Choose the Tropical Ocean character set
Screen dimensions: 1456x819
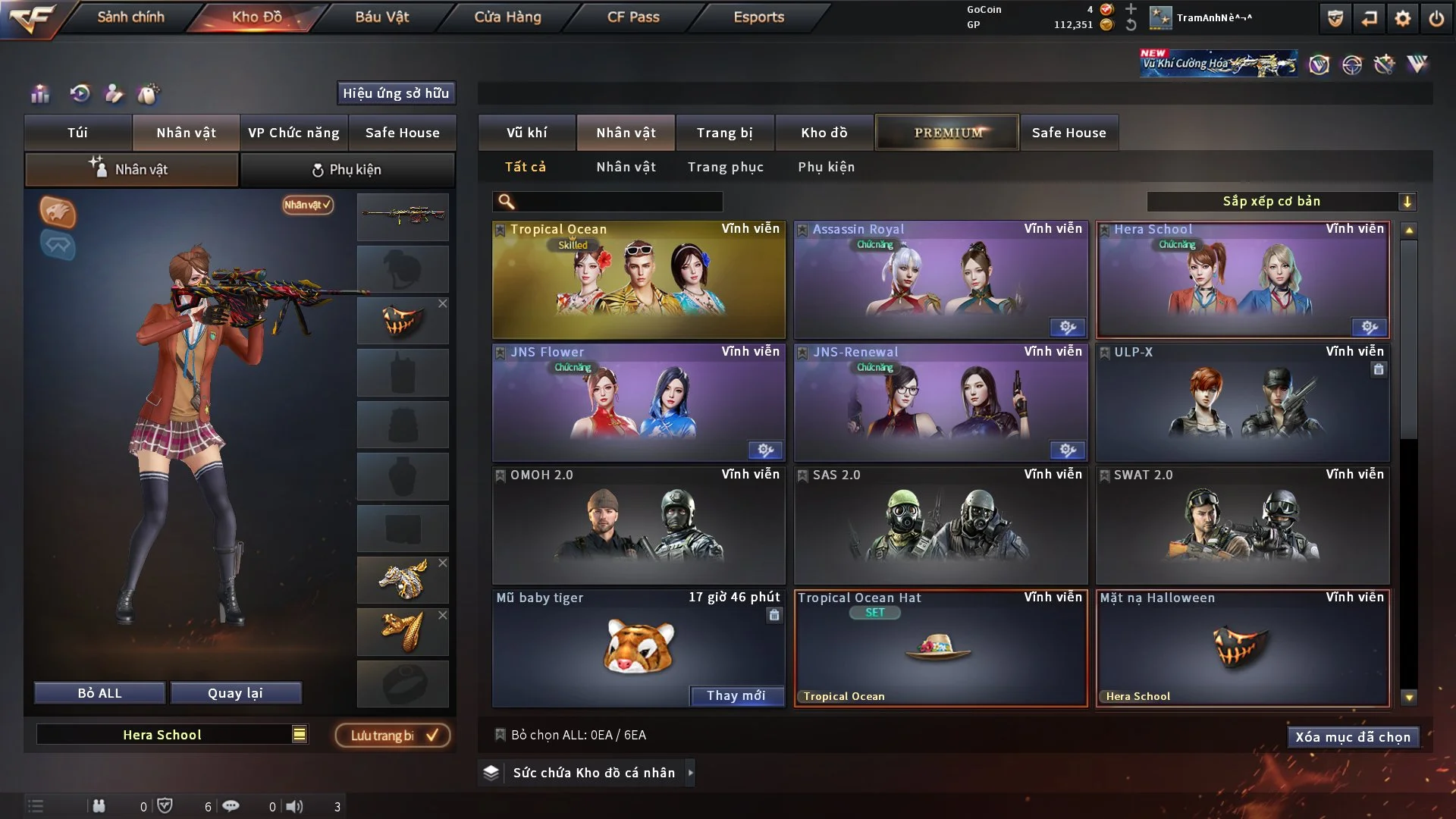pyautogui.click(x=639, y=280)
